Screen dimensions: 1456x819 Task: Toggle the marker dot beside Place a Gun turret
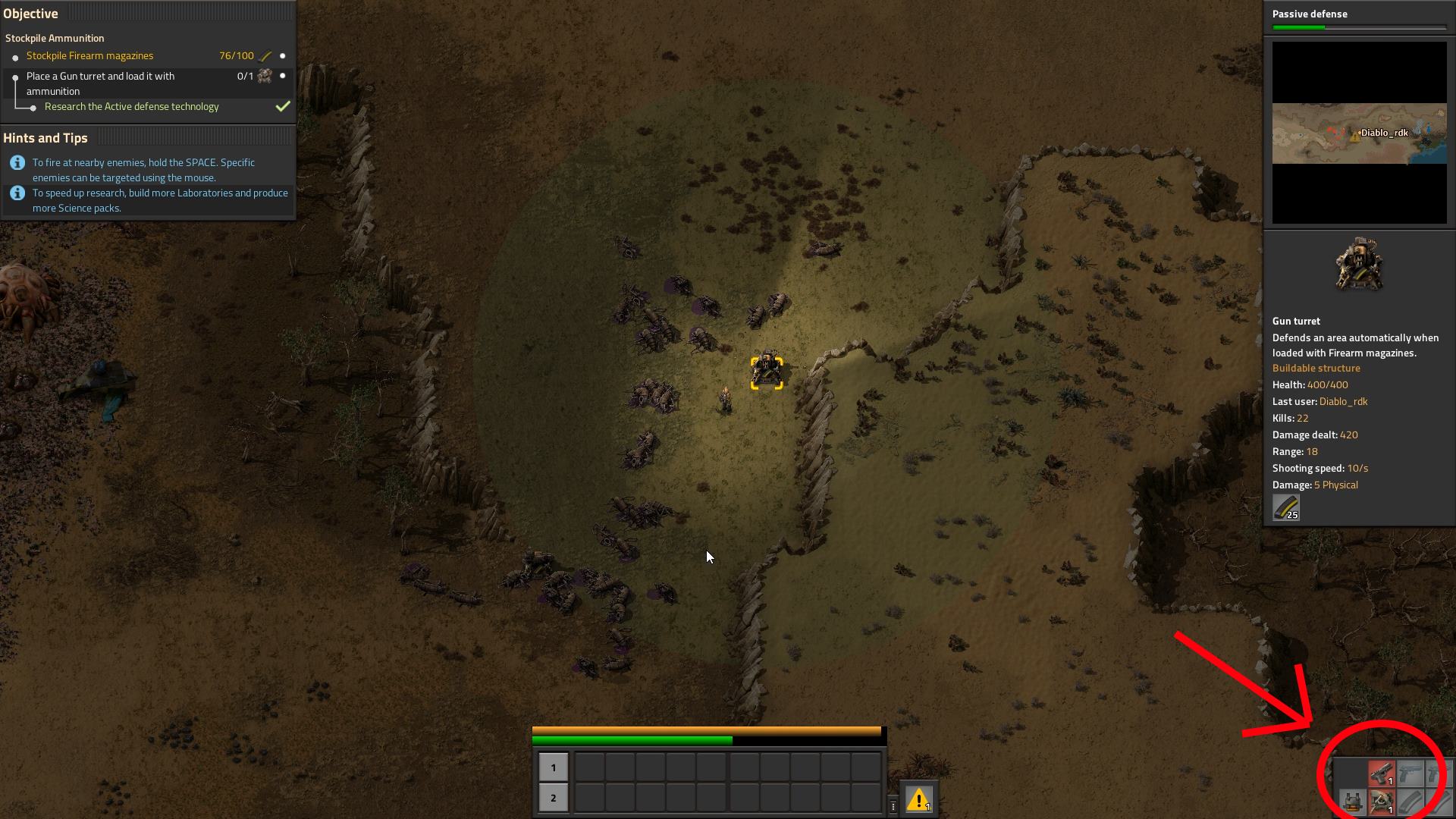281,77
